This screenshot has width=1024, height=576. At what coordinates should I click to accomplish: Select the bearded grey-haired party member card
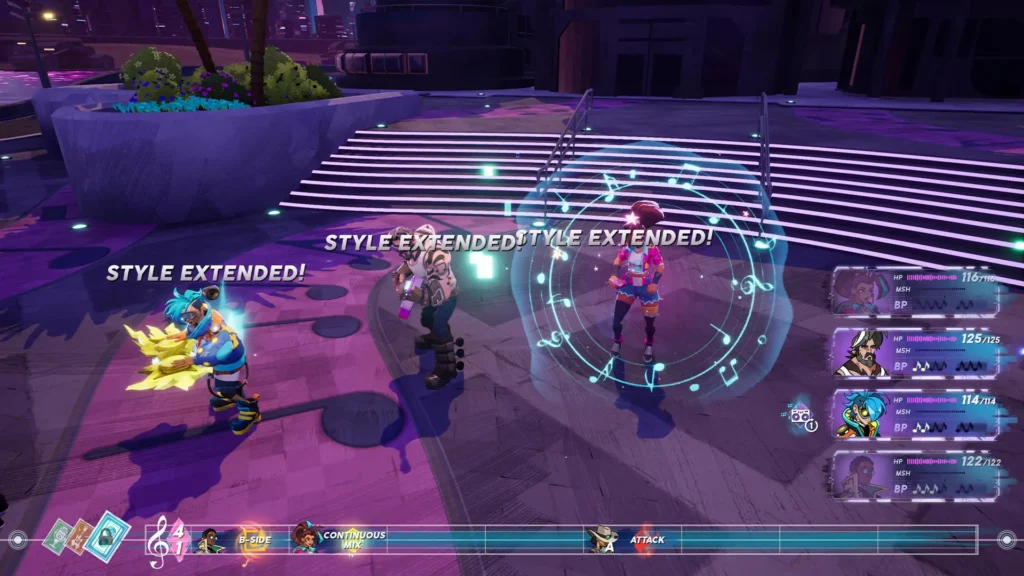[915, 352]
